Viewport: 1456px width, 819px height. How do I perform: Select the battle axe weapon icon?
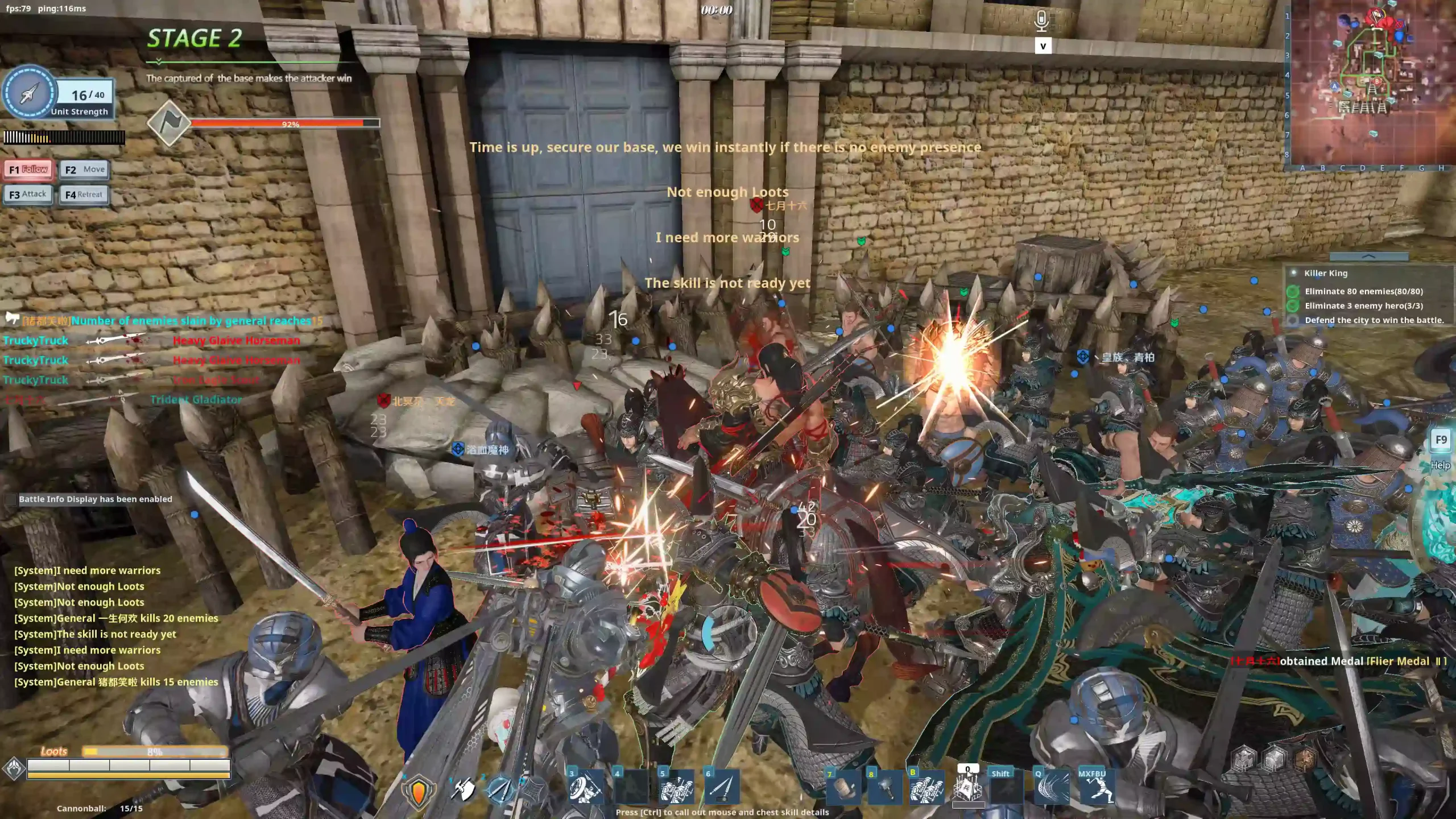tap(463, 789)
